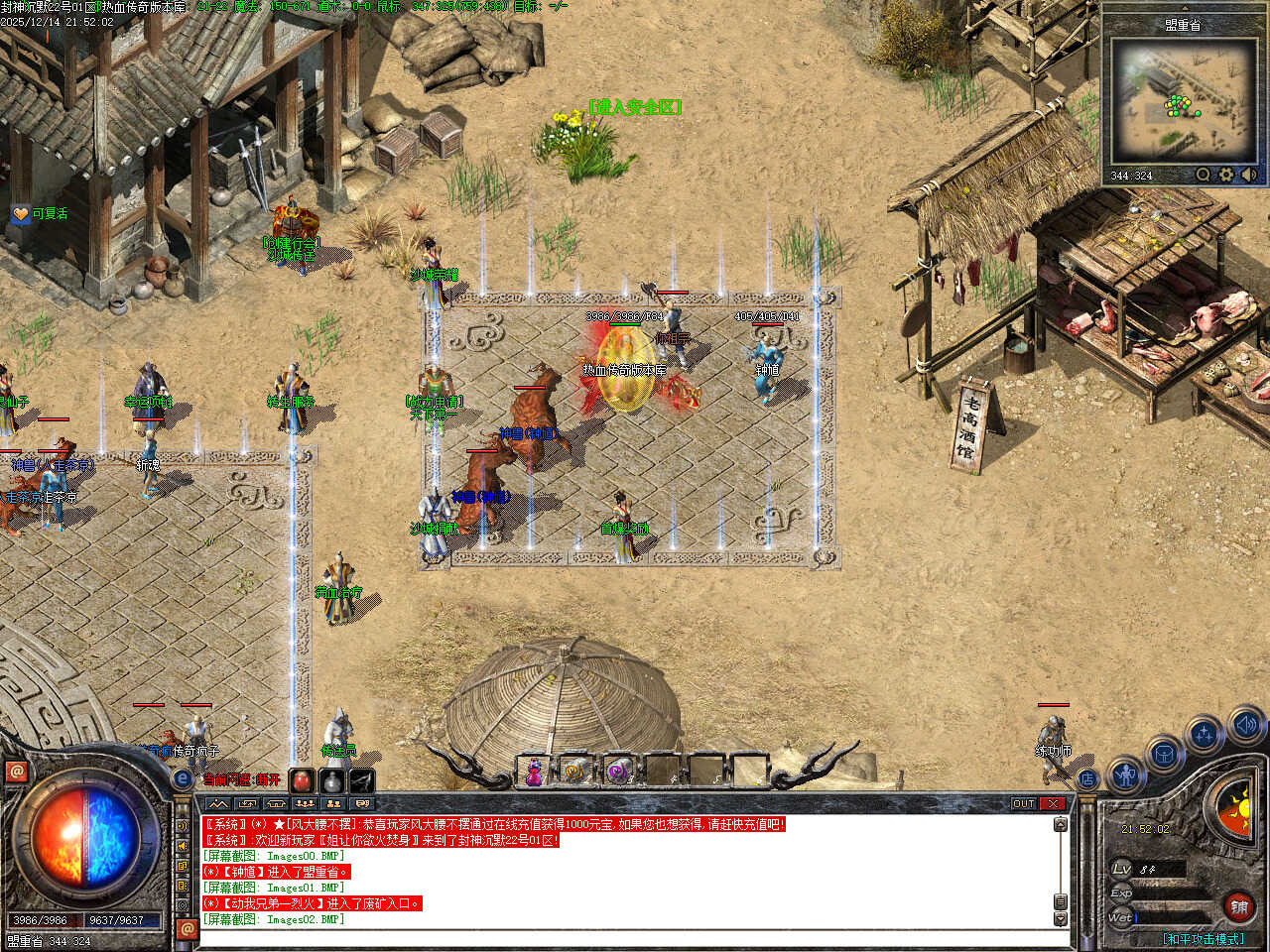Click the OUT button on chat panel

click(1024, 803)
